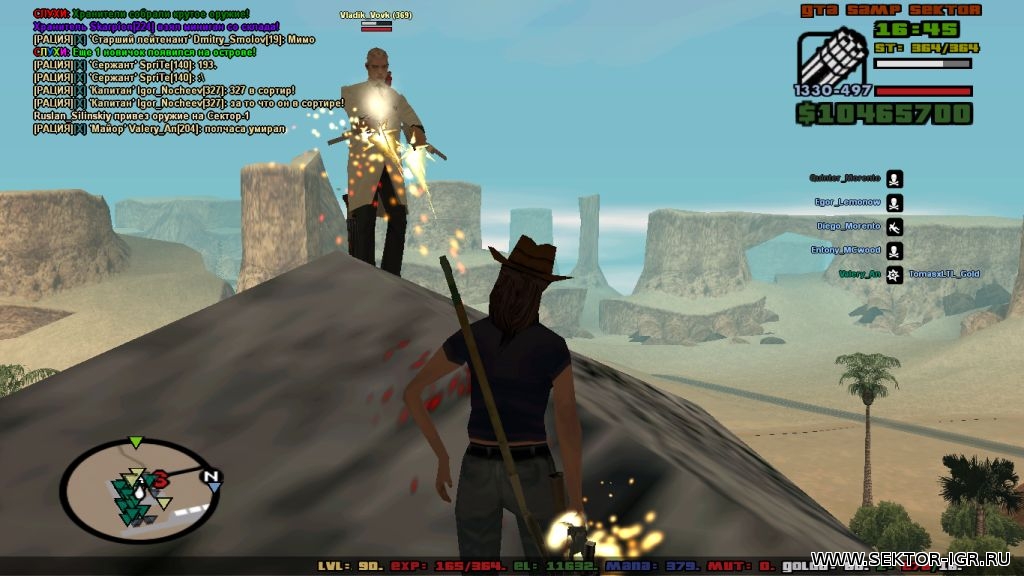This screenshot has height=576, width=1024.
Task: Click the Quinter_Morento kill feed entry
Action: [x=845, y=178]
